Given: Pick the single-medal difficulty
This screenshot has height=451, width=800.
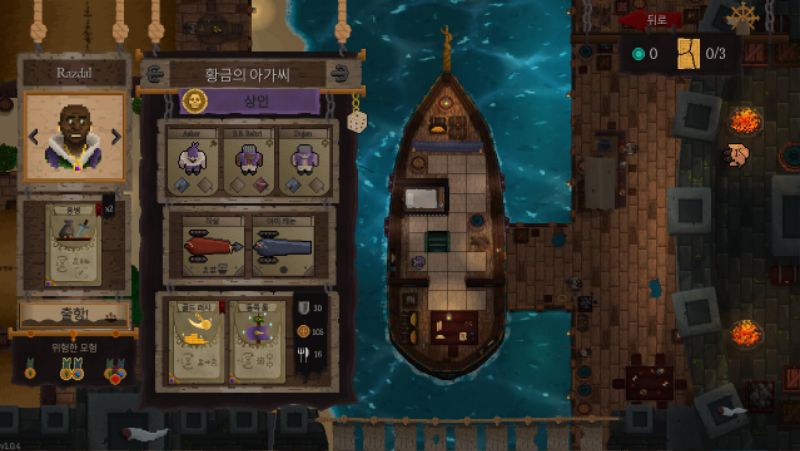Looking at the screenshot, I should coord(30,371).
